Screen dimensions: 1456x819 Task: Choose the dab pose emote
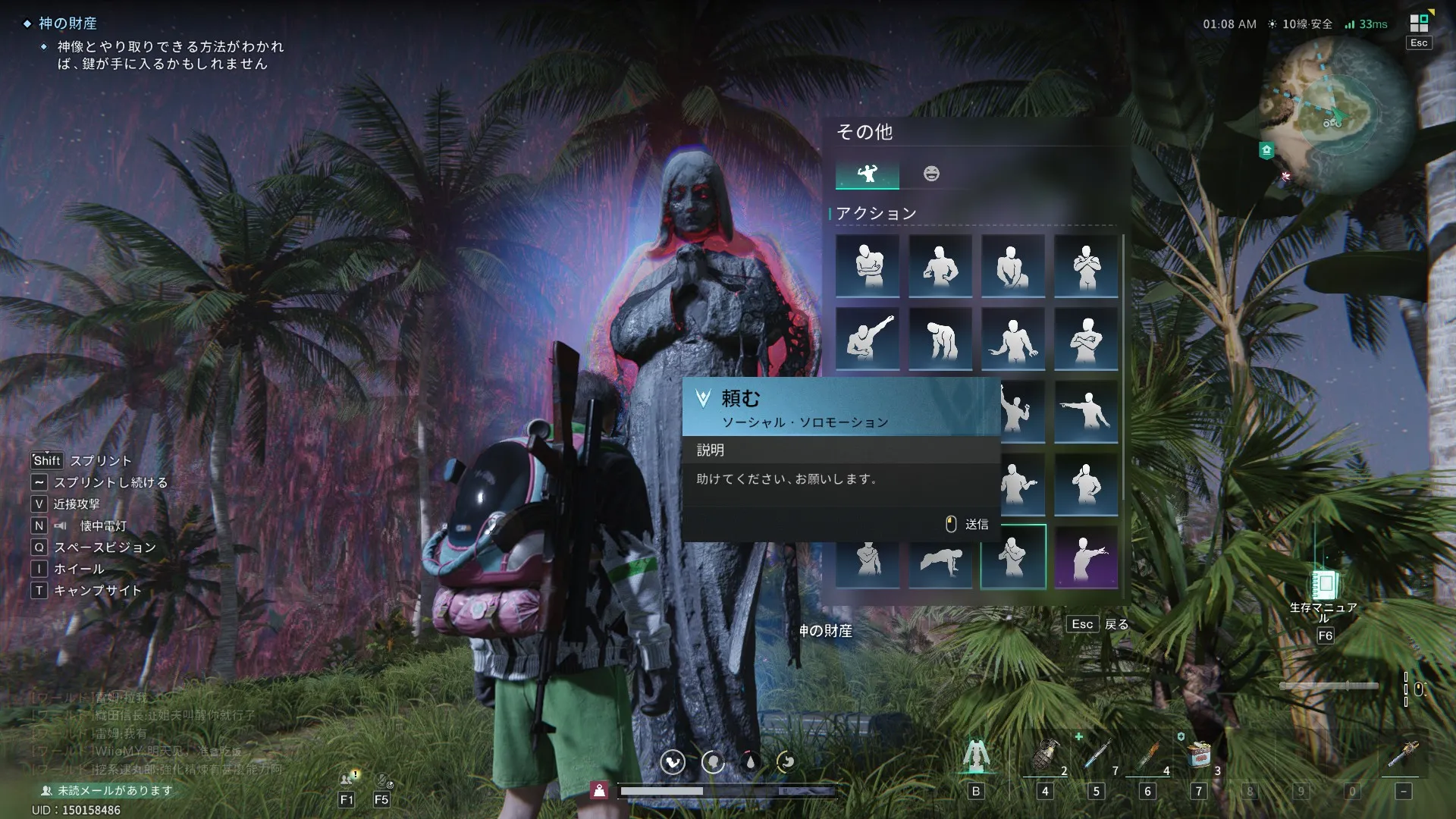point(868,339)
